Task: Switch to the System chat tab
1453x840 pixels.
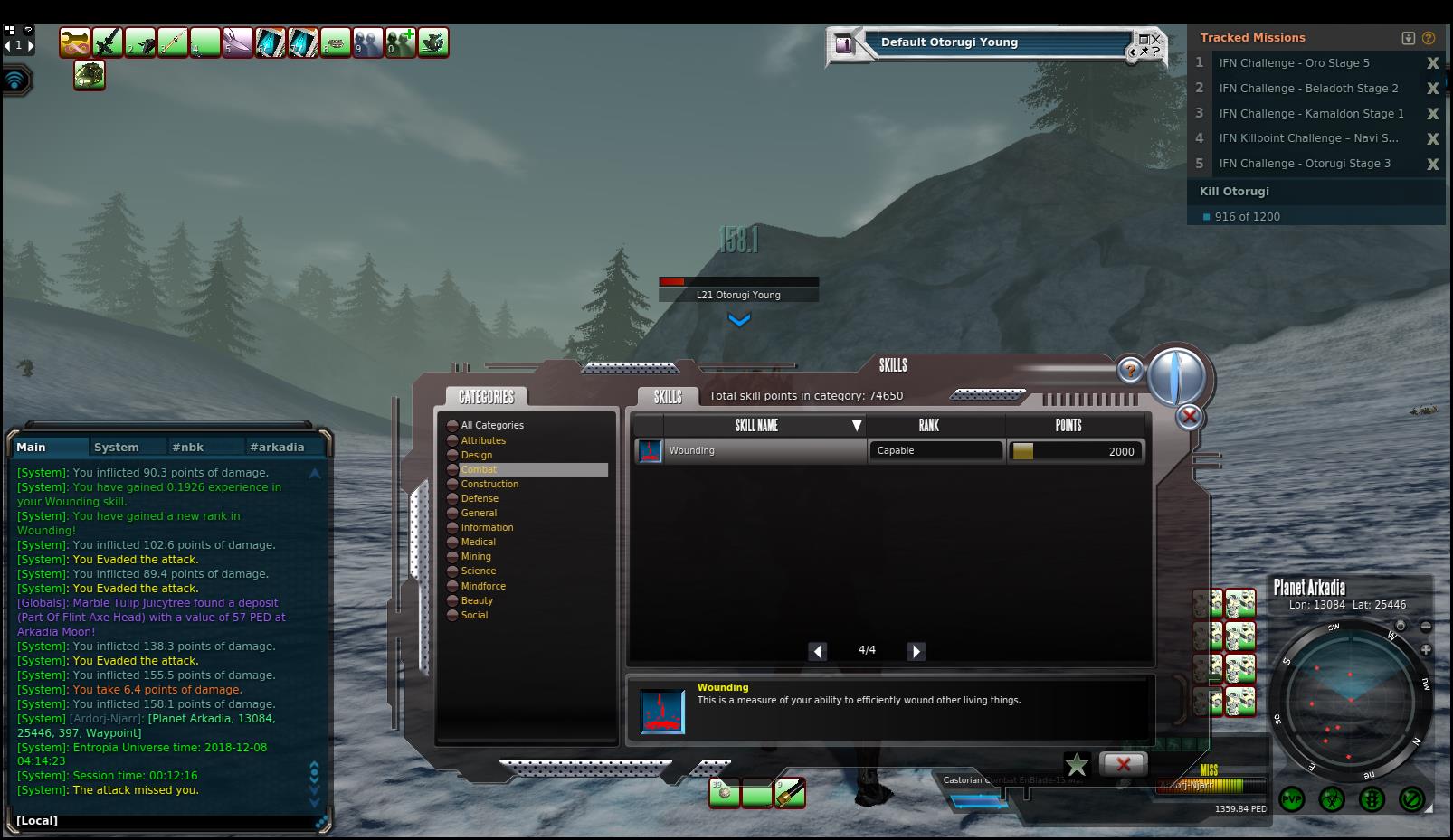Action: (117, 447)
